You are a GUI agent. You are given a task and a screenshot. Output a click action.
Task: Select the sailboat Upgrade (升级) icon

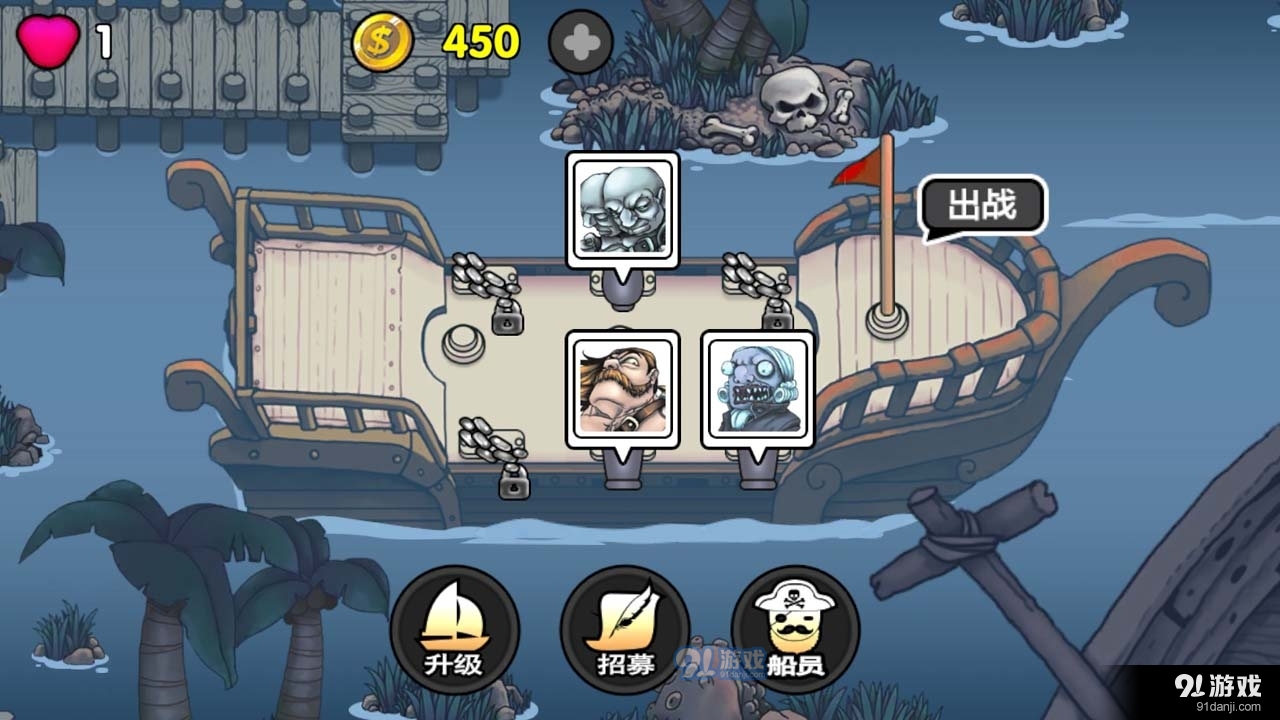(x=458, y=628)
